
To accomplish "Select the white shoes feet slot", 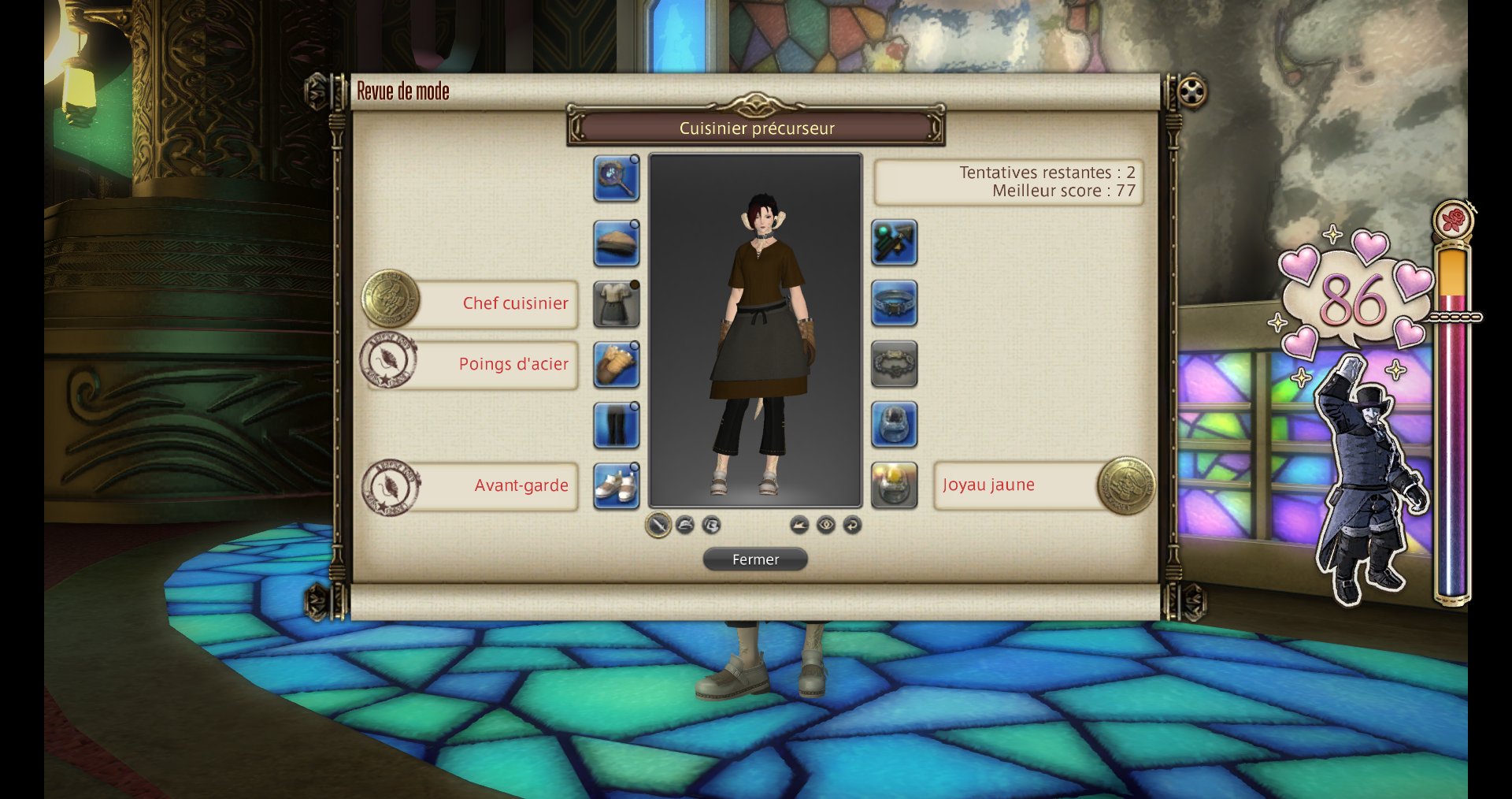I will tap(617, 487).
